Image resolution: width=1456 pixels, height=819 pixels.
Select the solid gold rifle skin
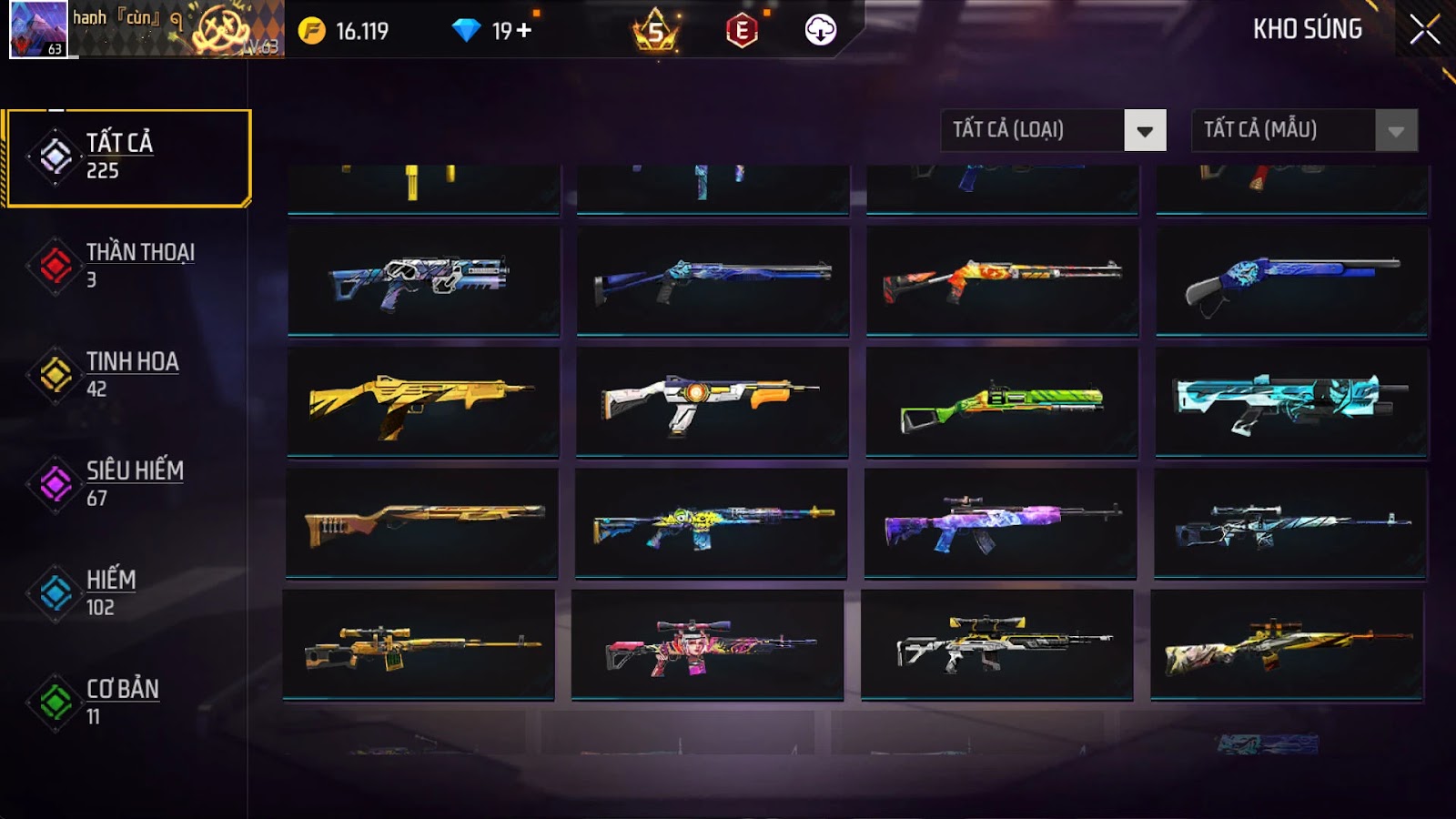pyautogui.click(x=422, y=401)
